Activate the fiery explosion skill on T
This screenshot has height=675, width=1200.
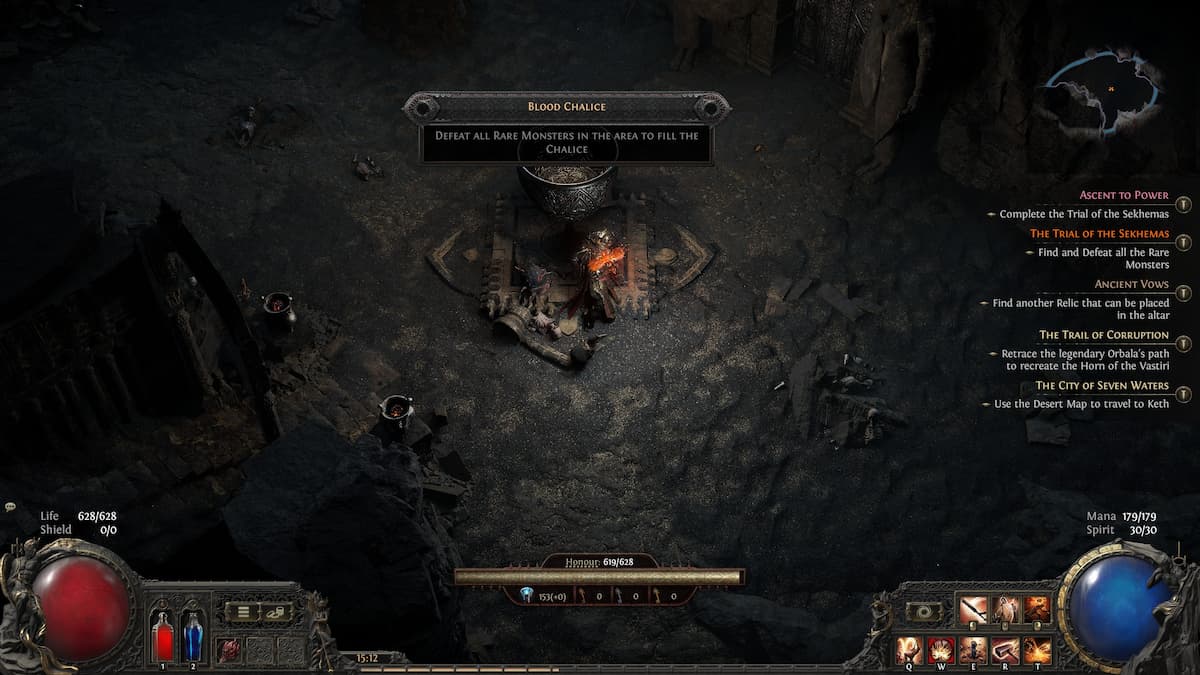tap(1037, 650)
